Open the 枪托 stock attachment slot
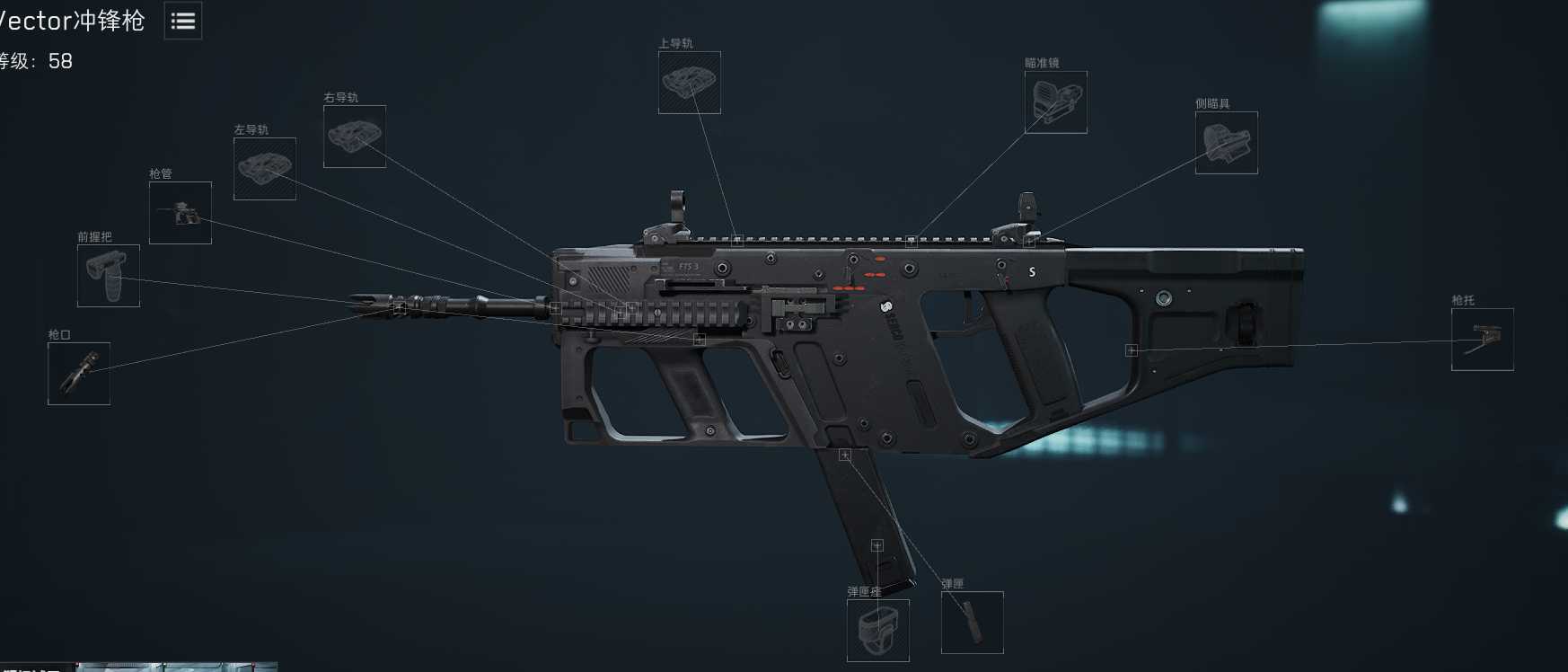 pyautogui.click(x=1482, y=340)
